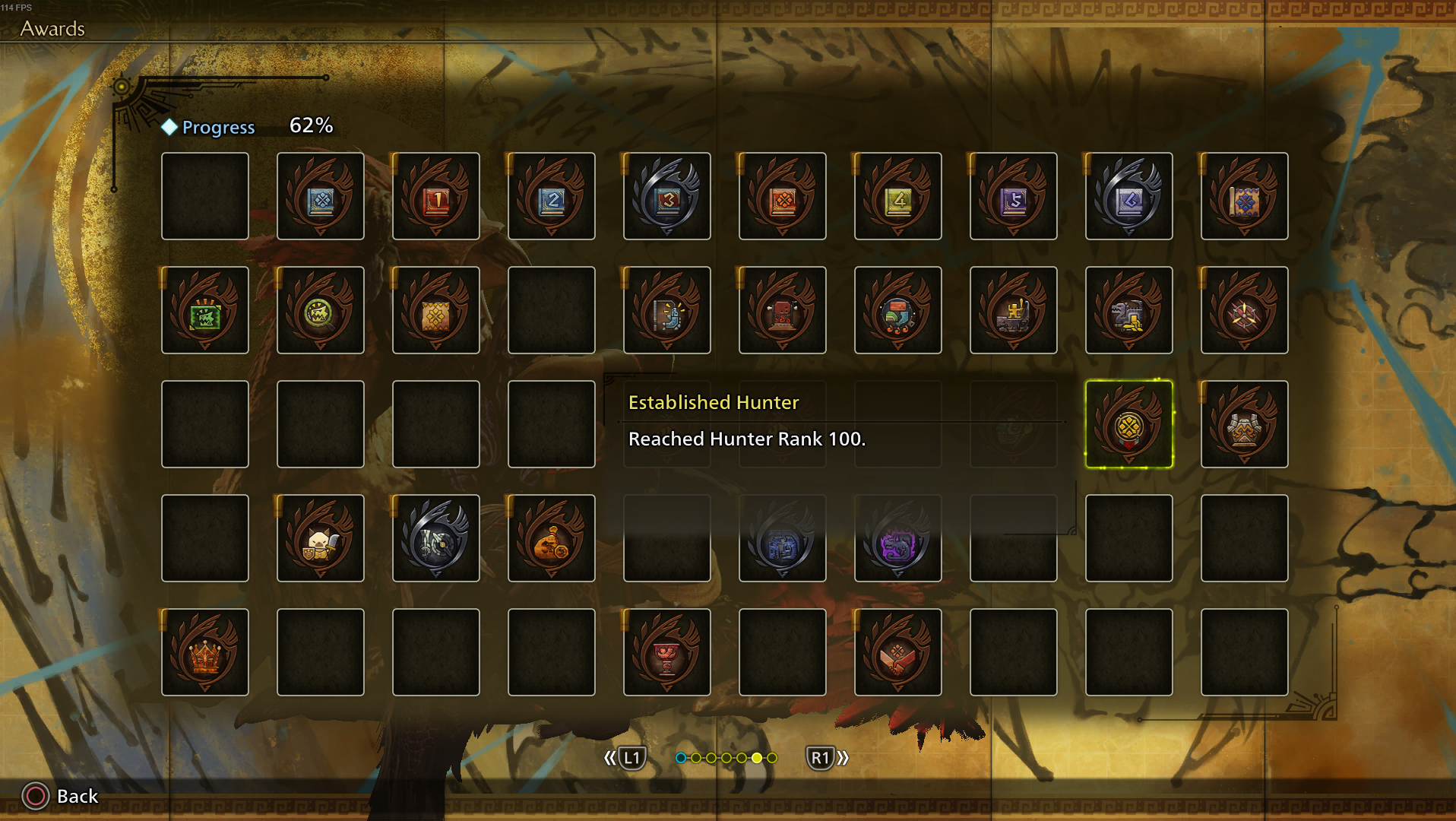Viewport: 1456px width, 821px height.
Task: Select the scroll with blue emblem award
Action: pos(1245,197)
